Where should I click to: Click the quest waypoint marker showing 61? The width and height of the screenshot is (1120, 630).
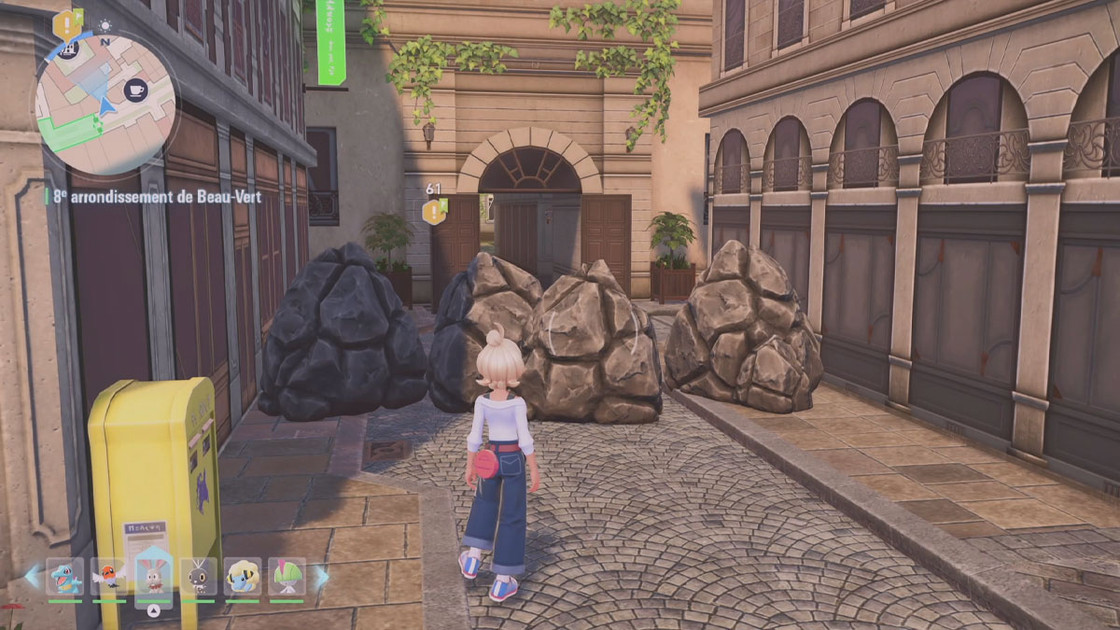point(434,210)
